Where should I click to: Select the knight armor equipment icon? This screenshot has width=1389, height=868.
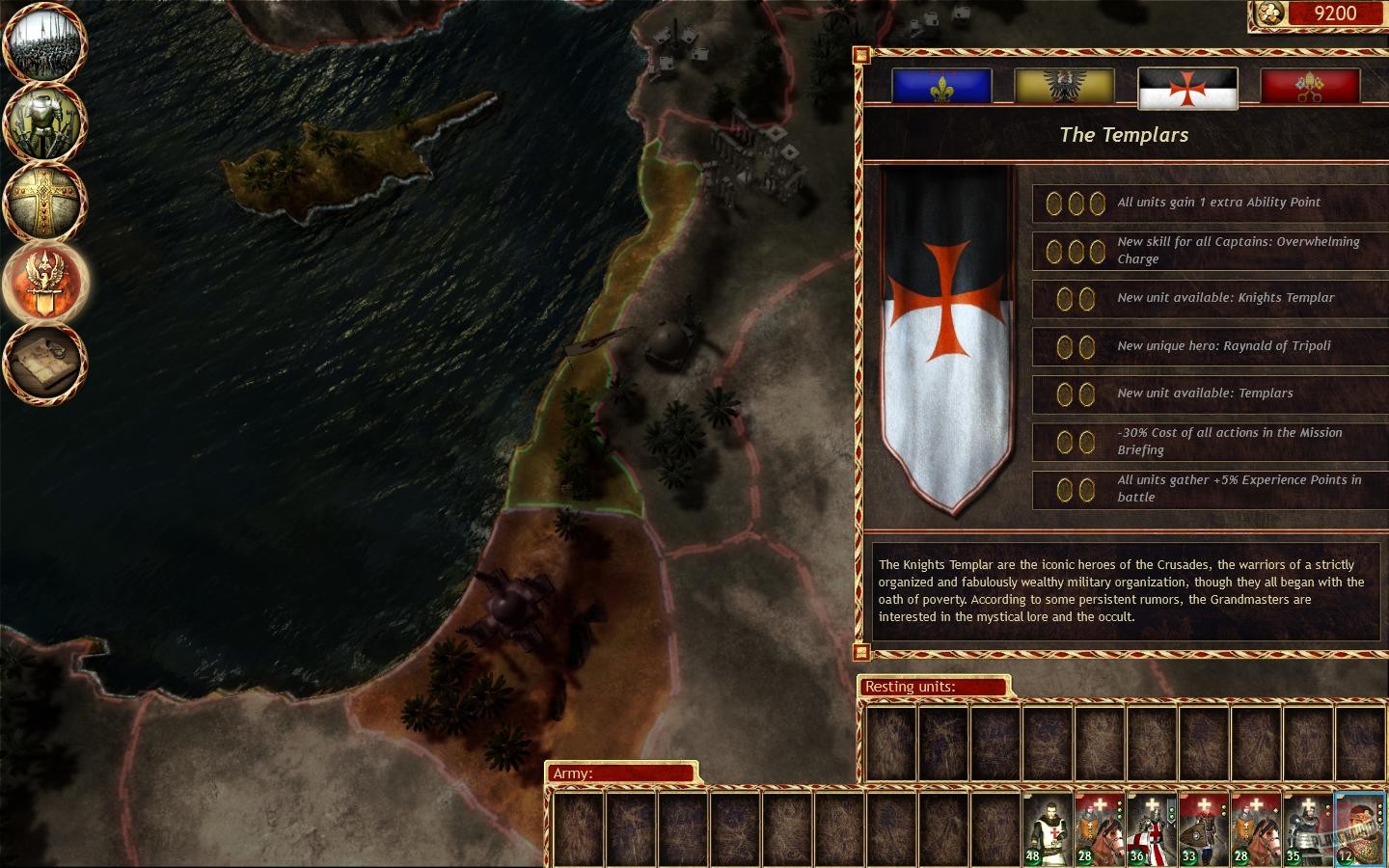tap(44, 123)
